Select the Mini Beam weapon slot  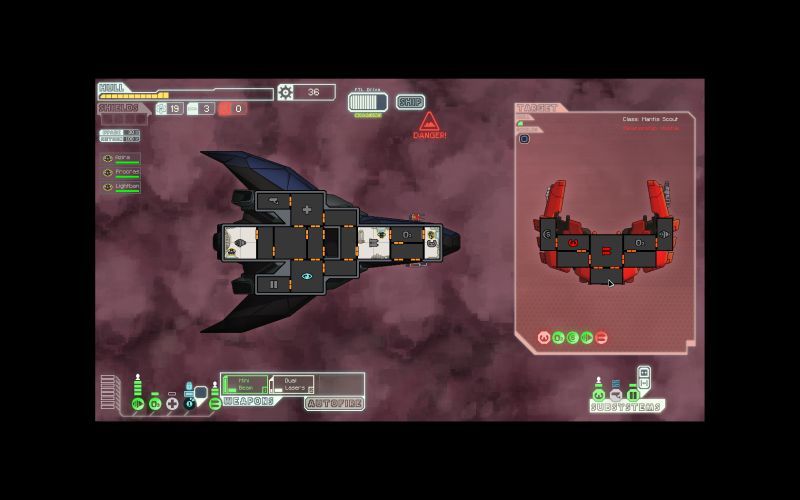pos(245,384)
